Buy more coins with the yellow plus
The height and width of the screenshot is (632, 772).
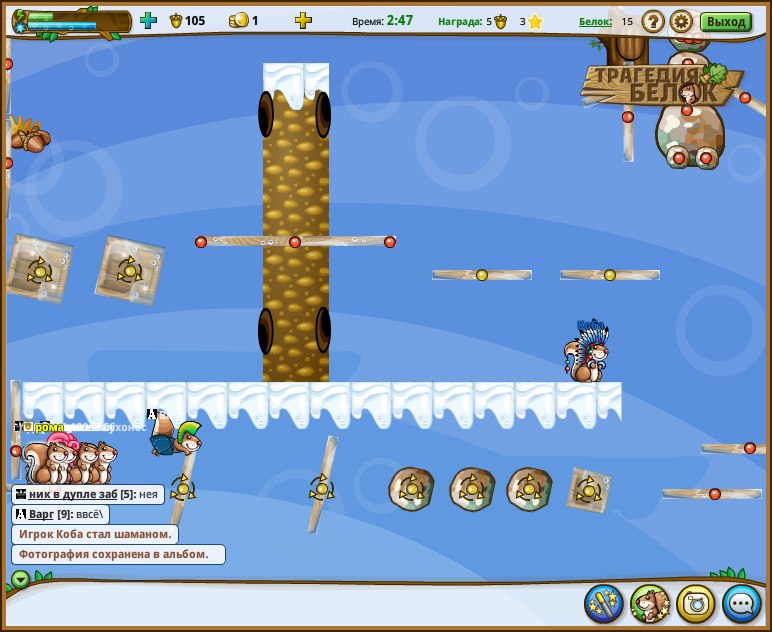tap(303, 20)
